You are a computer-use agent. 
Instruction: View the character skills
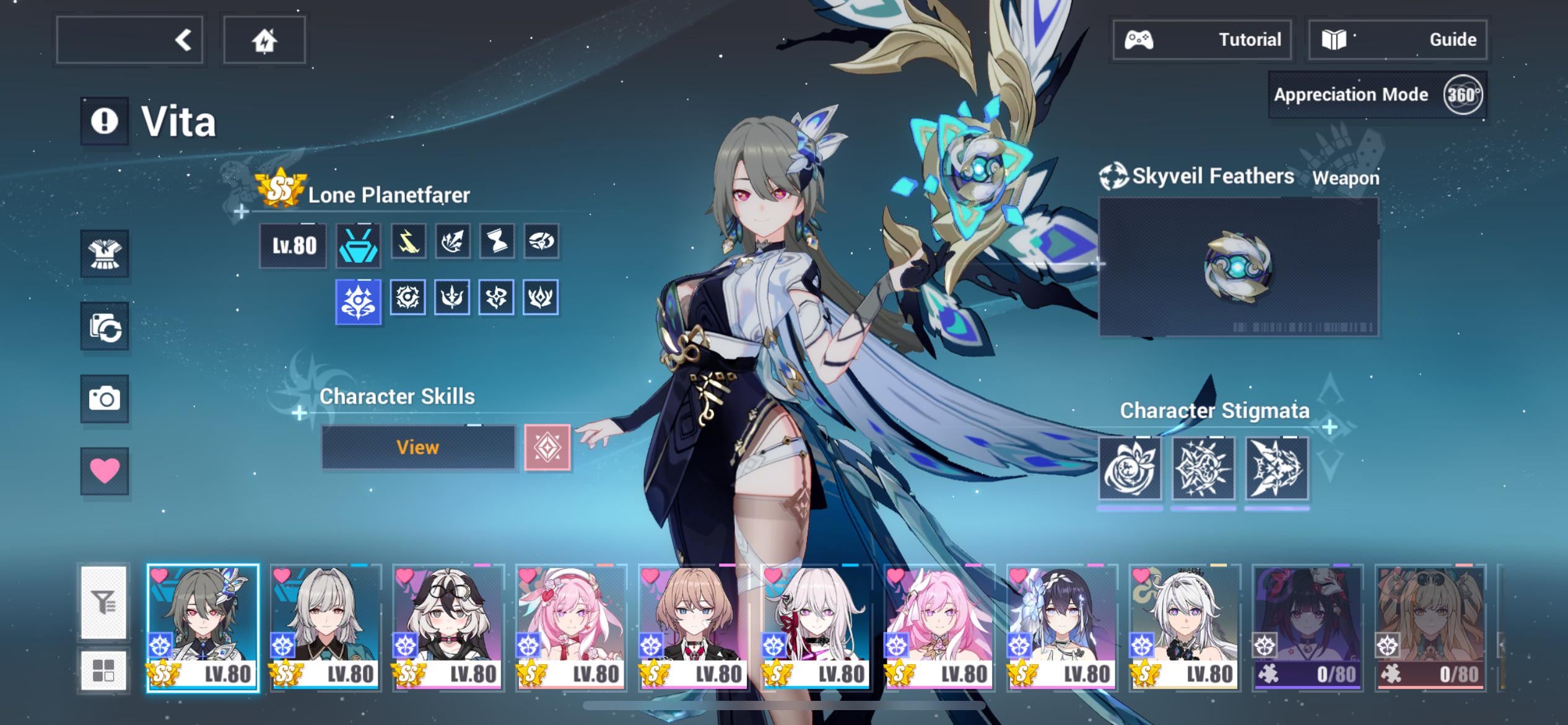point(418,447)
